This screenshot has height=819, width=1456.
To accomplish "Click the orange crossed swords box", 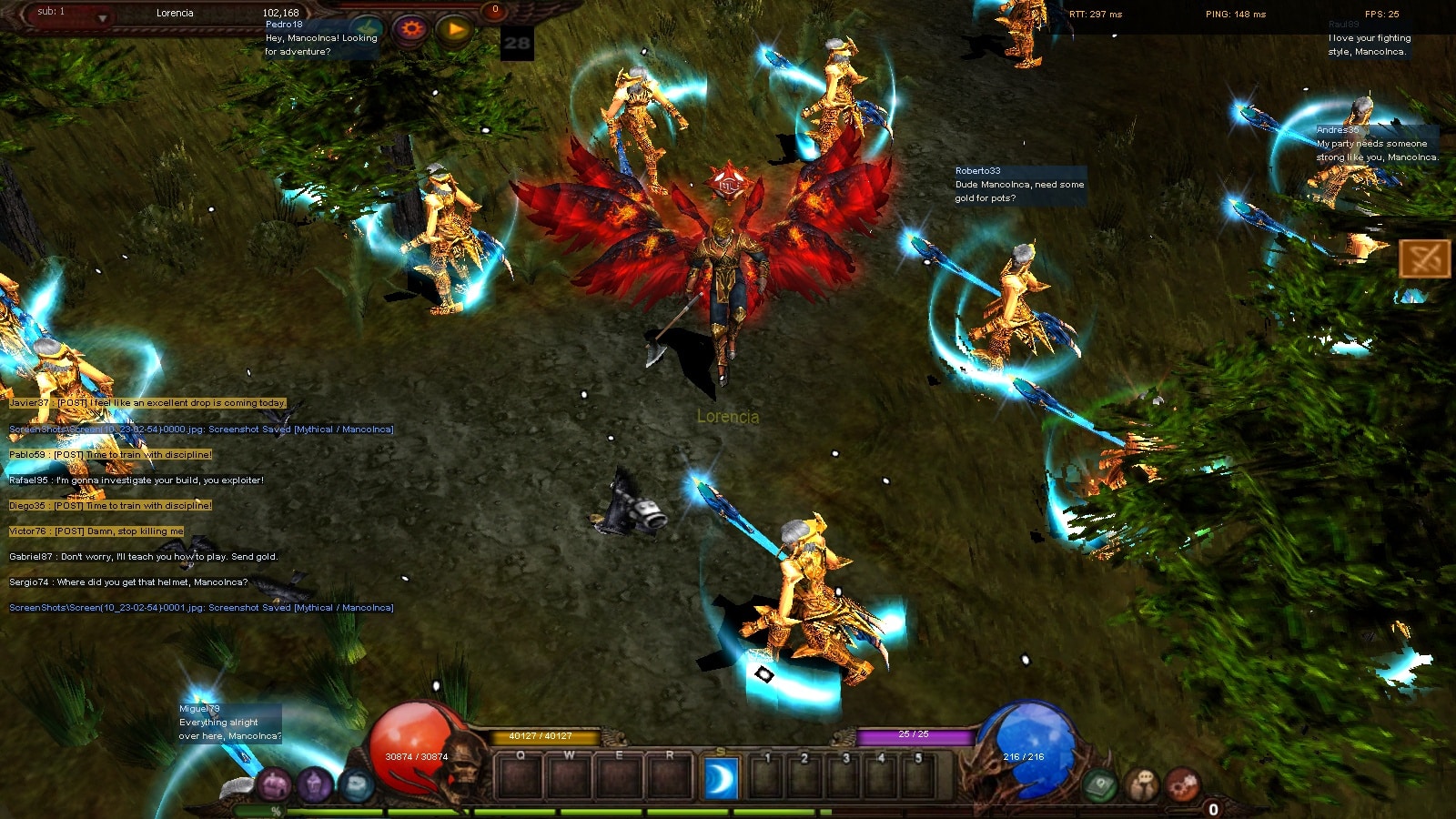I will pyautogui.click(x=1424, y=259).
